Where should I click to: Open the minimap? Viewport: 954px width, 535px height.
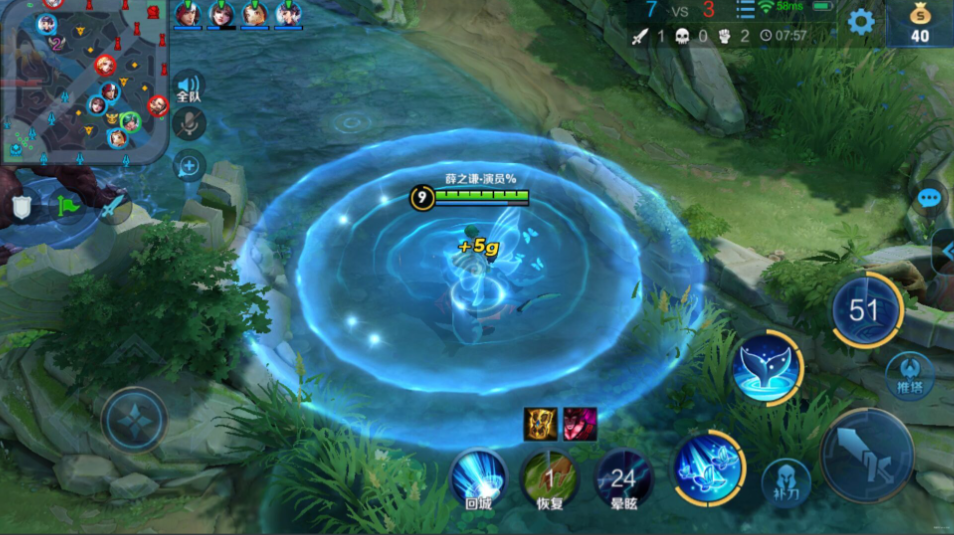pos(85,80)
